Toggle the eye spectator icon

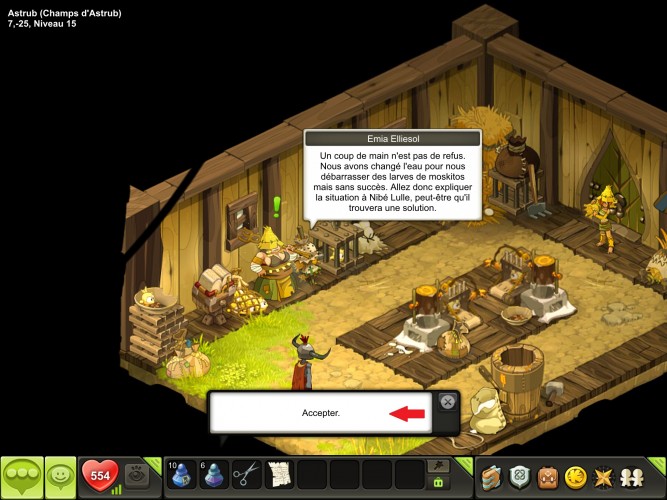pyautogui.click(x=138, y=476)
